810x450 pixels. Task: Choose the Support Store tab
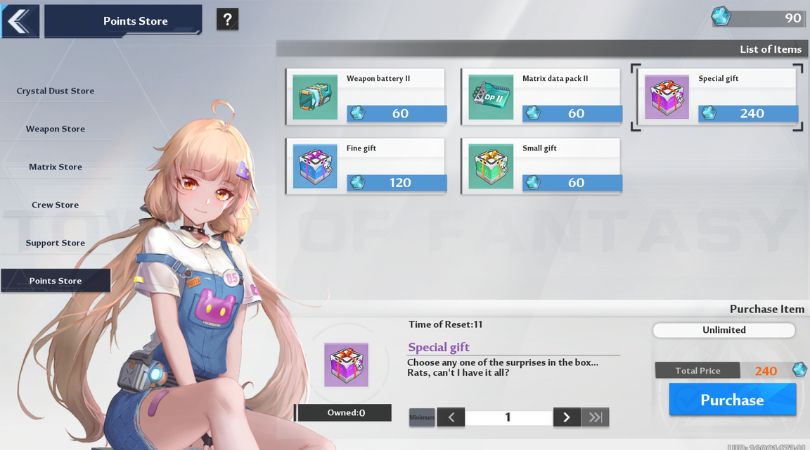pos(55,243)
